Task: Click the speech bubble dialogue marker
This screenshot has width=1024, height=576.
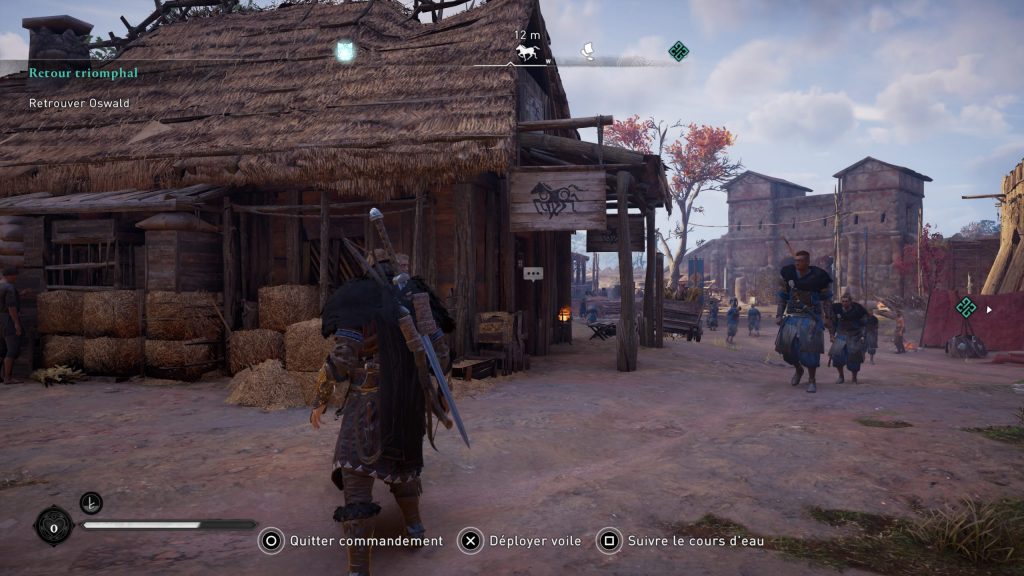Action: pos(533,273)
